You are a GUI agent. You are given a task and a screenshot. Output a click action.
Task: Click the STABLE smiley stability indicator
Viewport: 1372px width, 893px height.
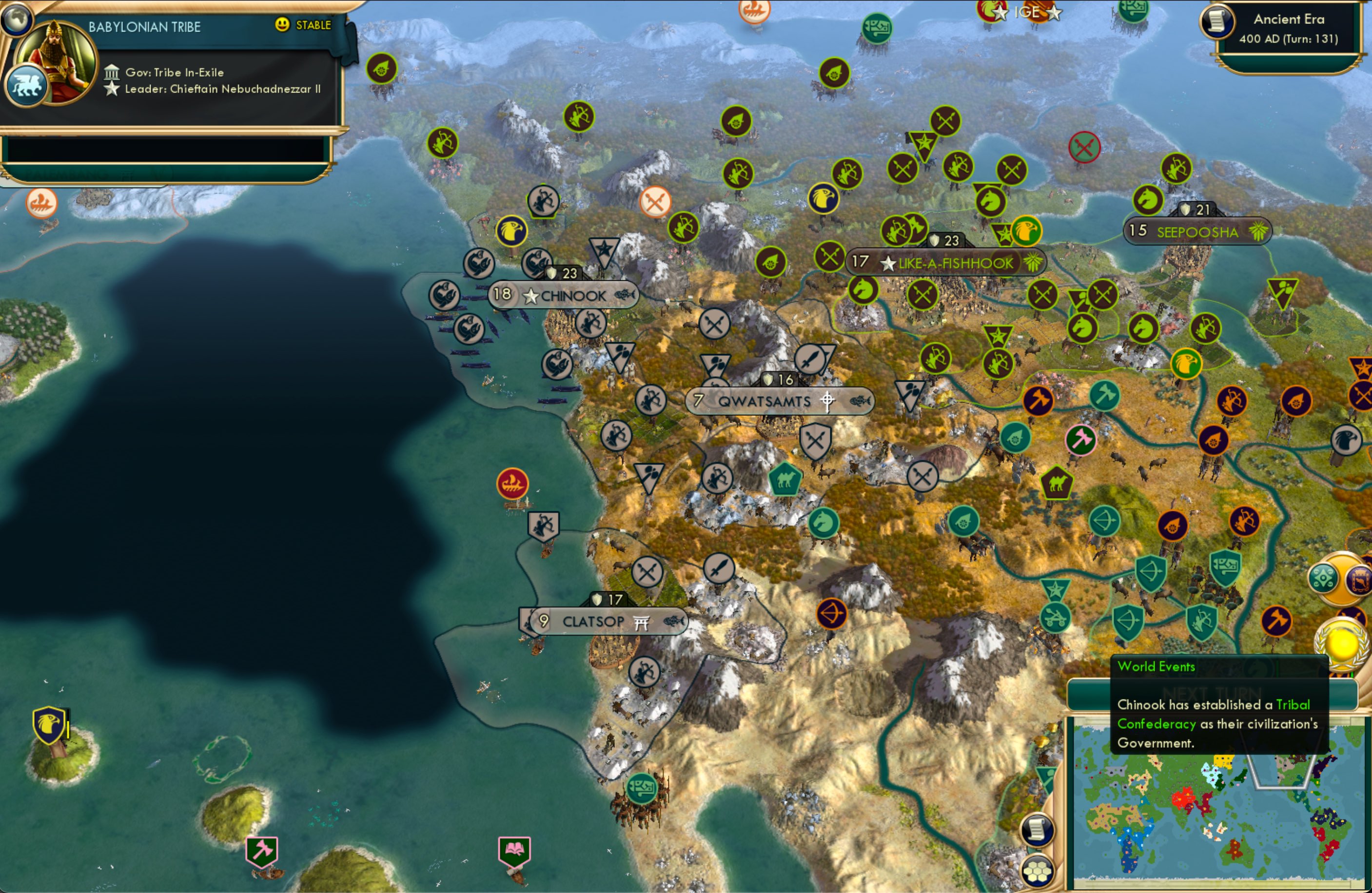click(281, 25)
